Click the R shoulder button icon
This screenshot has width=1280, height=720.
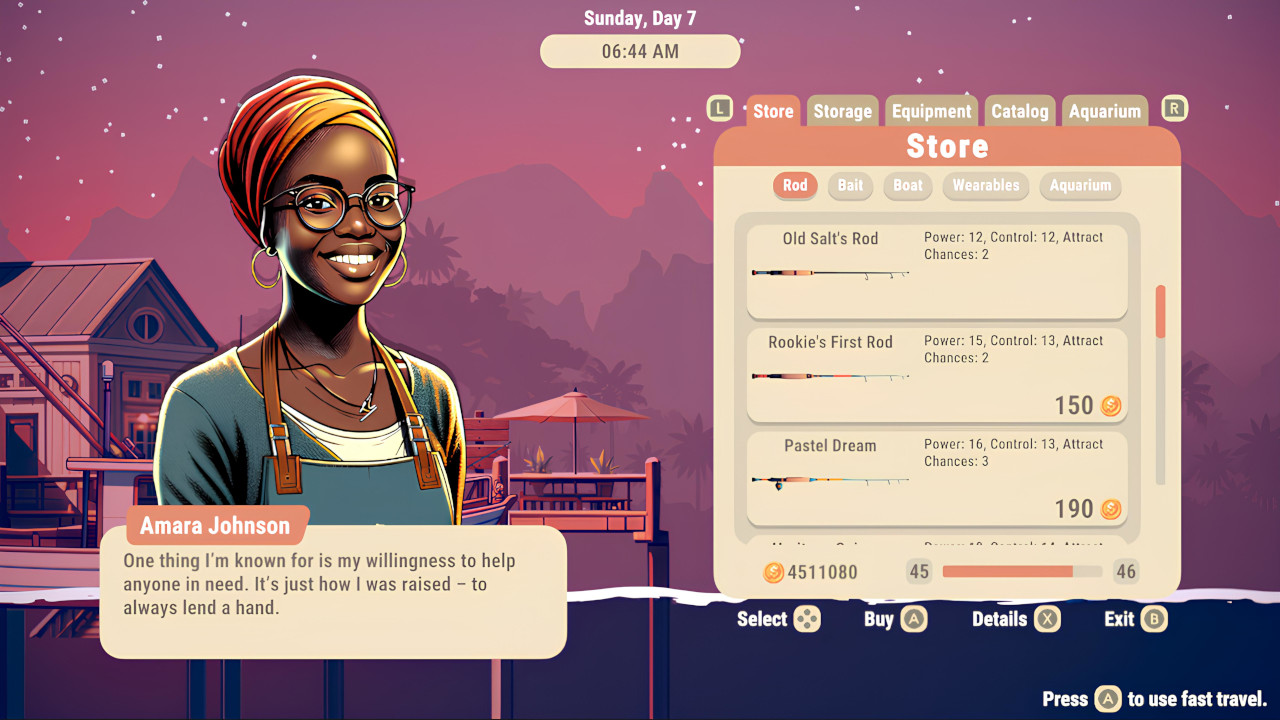(1174, 107)
